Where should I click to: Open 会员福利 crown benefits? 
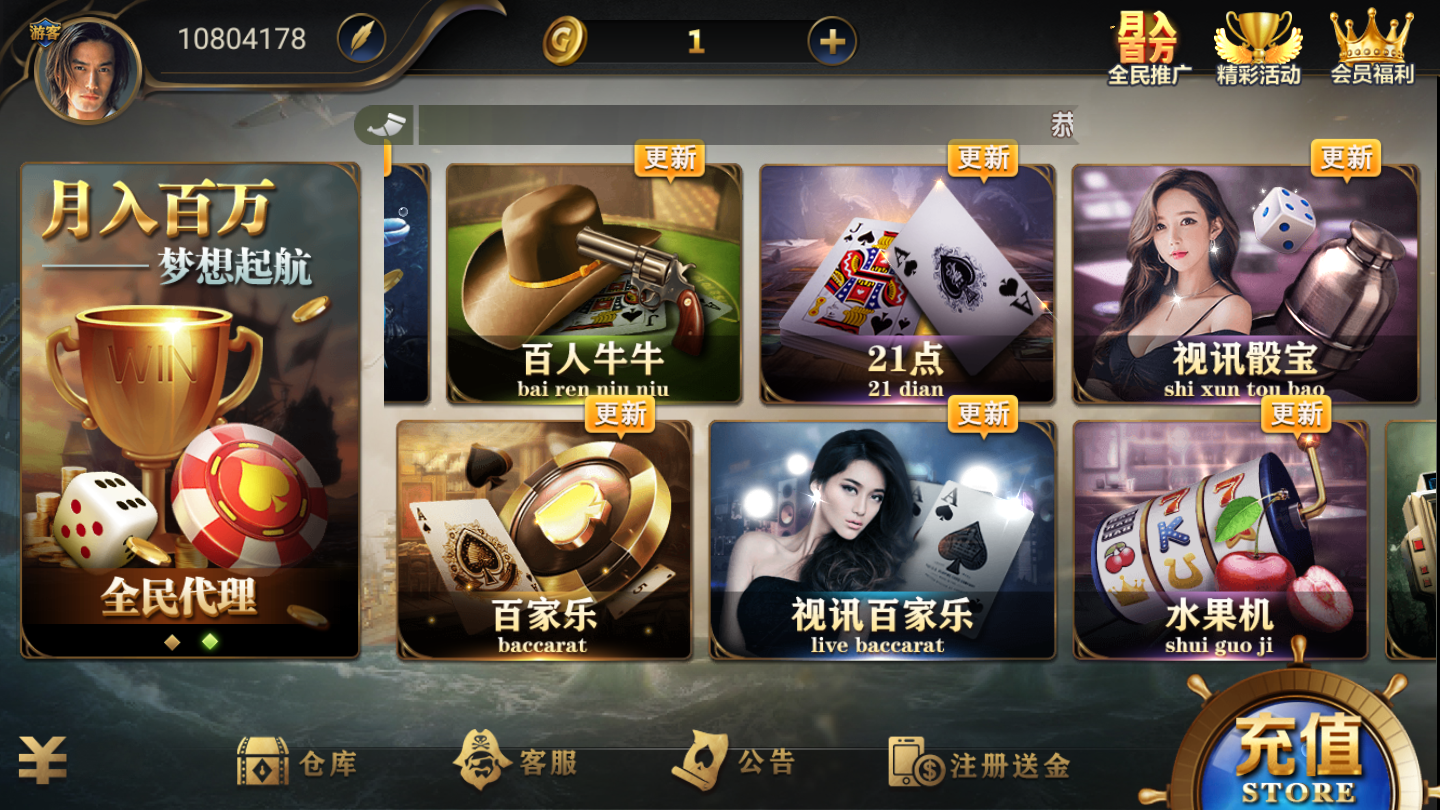point(1371,48)
